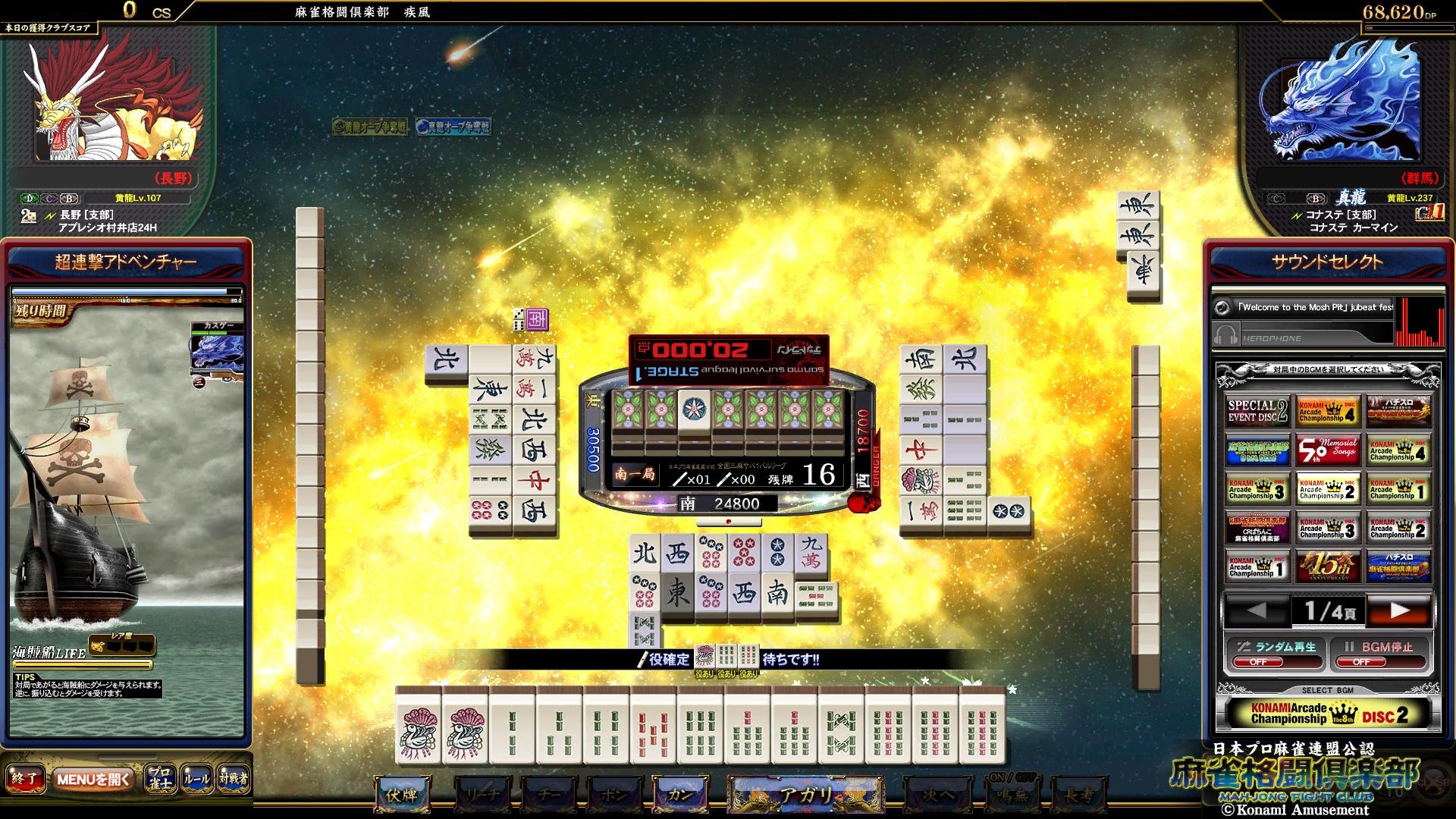Select the CRぱちんこ 麻雀格闘倶楽部 disc

click(x=1257, y=528)
